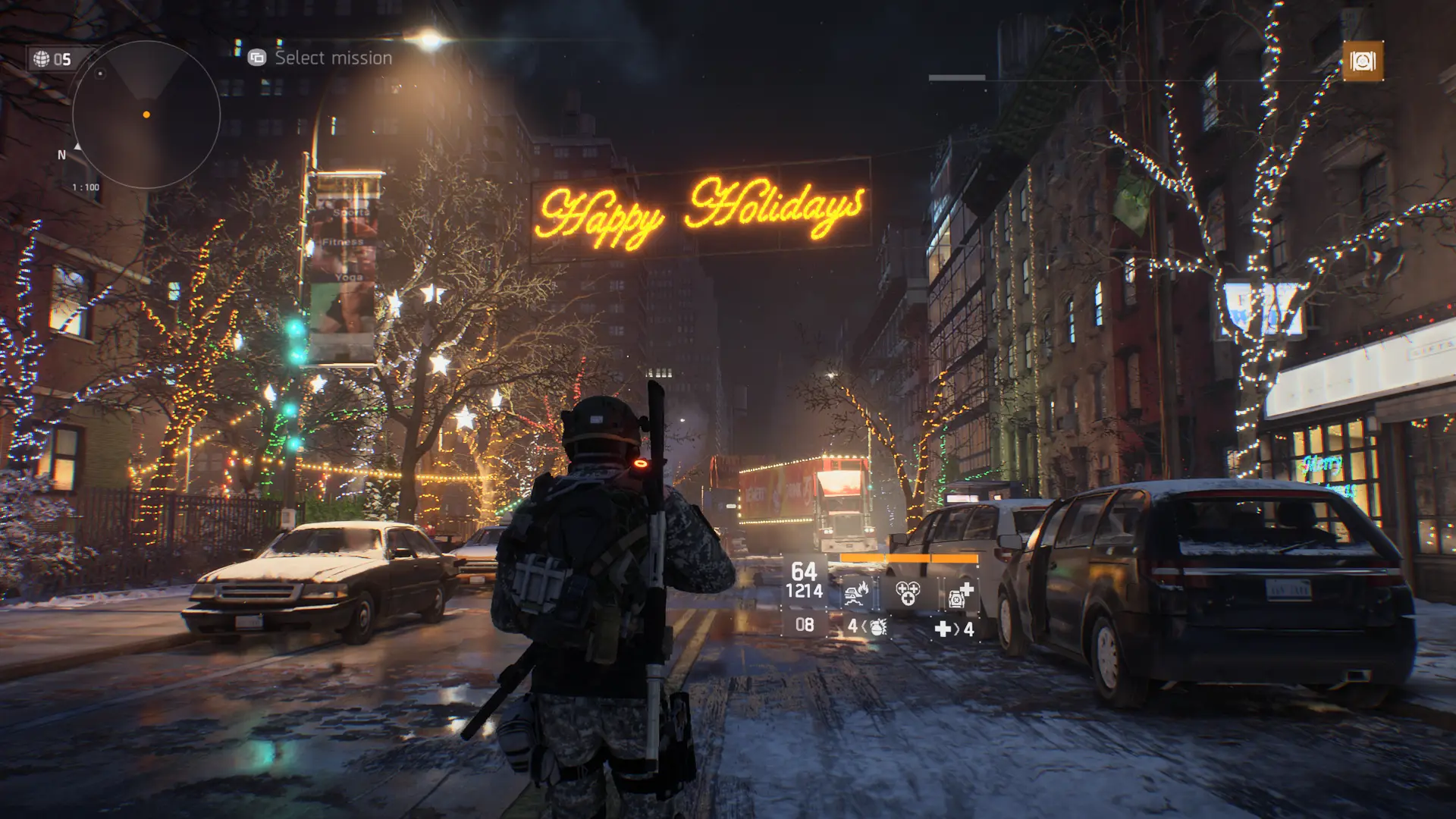Click the orange square icon in the top-right corner
Image resolution: width=1456 pixels, height=819 pixels.
(1362, 61)
